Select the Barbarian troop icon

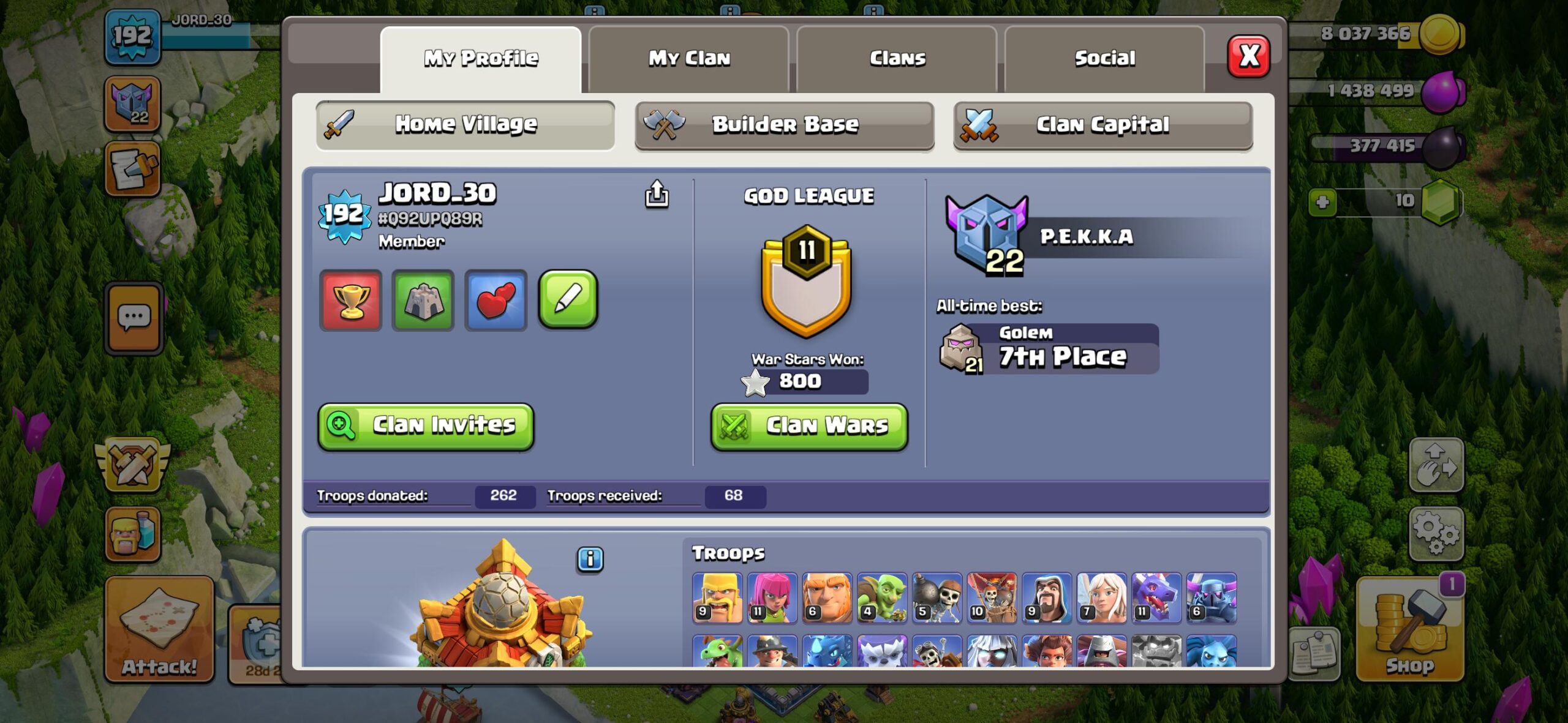(717, 598)
